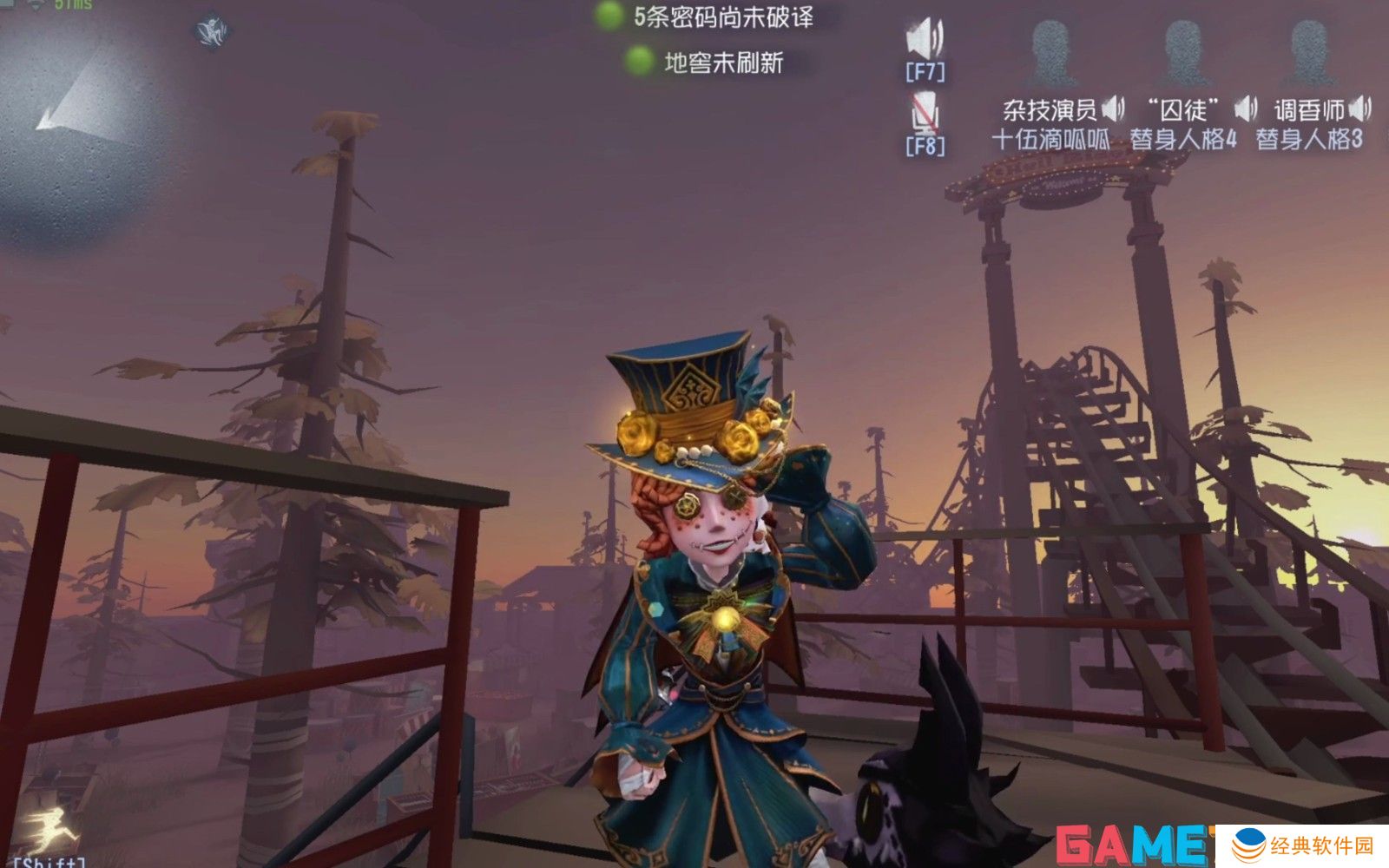Image resolution: width=1389 pixels, height=868 pixels.
Task: Click the 经典软件园 watermark logo
Action: point(1301,845)
